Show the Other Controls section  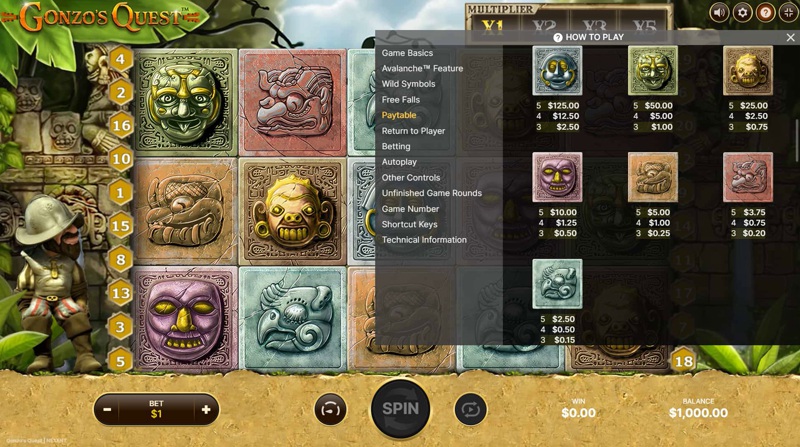(411, 178)
